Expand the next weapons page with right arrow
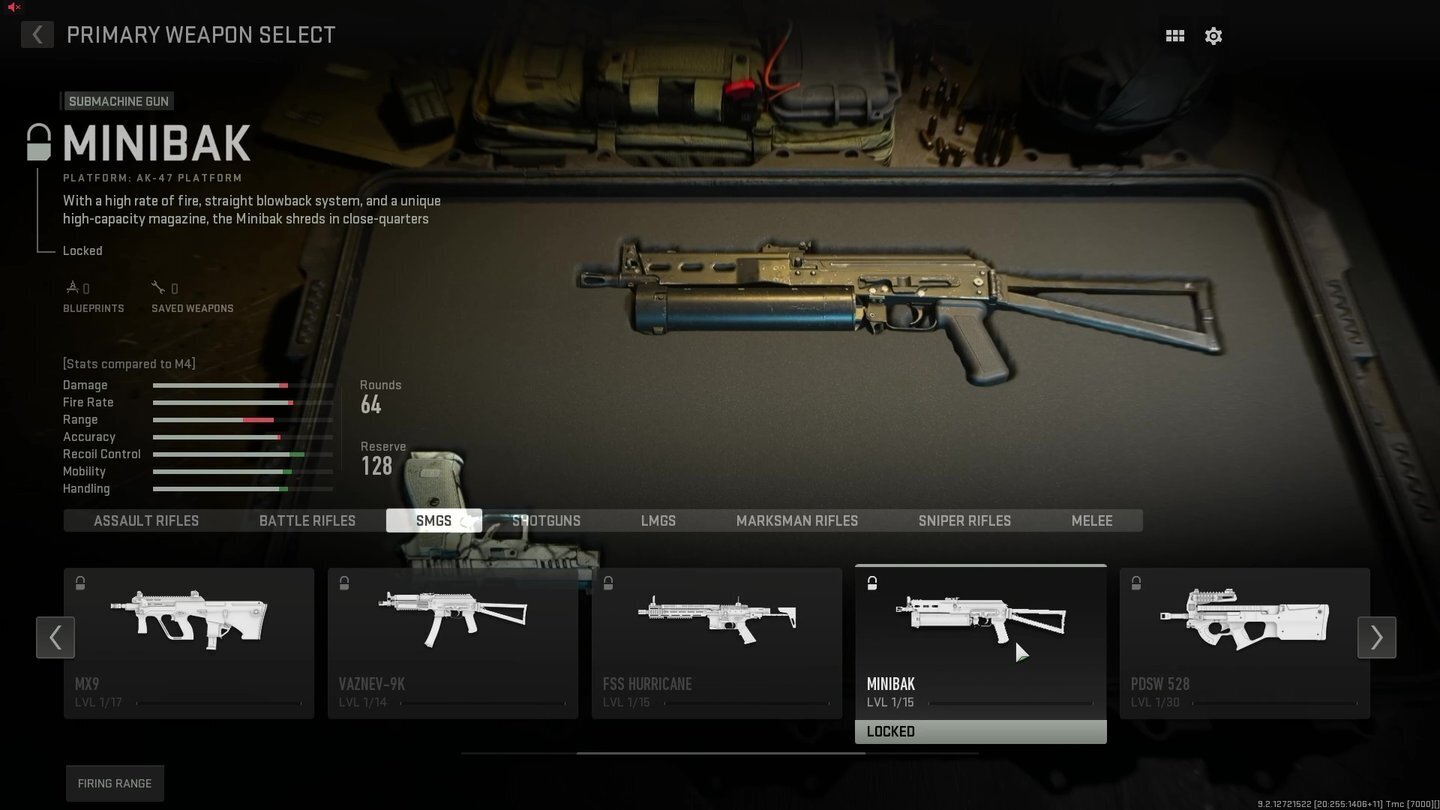Image resolution: width=1440 pixels, height=810 pixels. click(1376, 637)
